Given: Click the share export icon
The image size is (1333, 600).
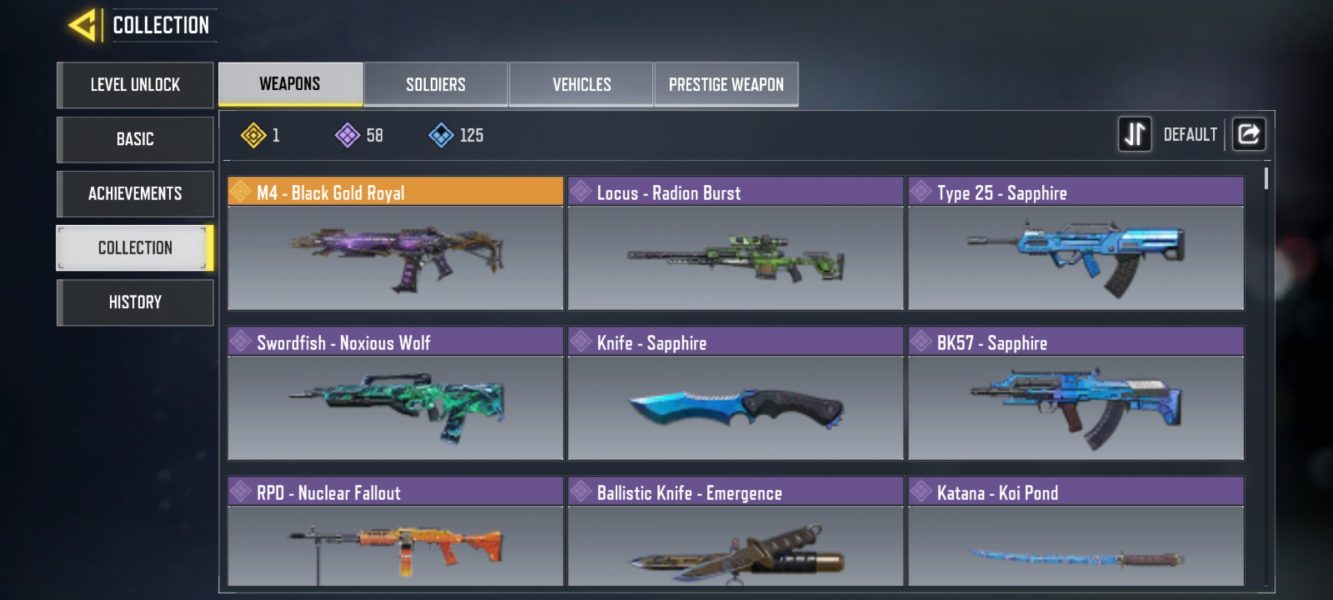Looking at the screenshot, I should pyautogui.click(x=1248, y=134).
